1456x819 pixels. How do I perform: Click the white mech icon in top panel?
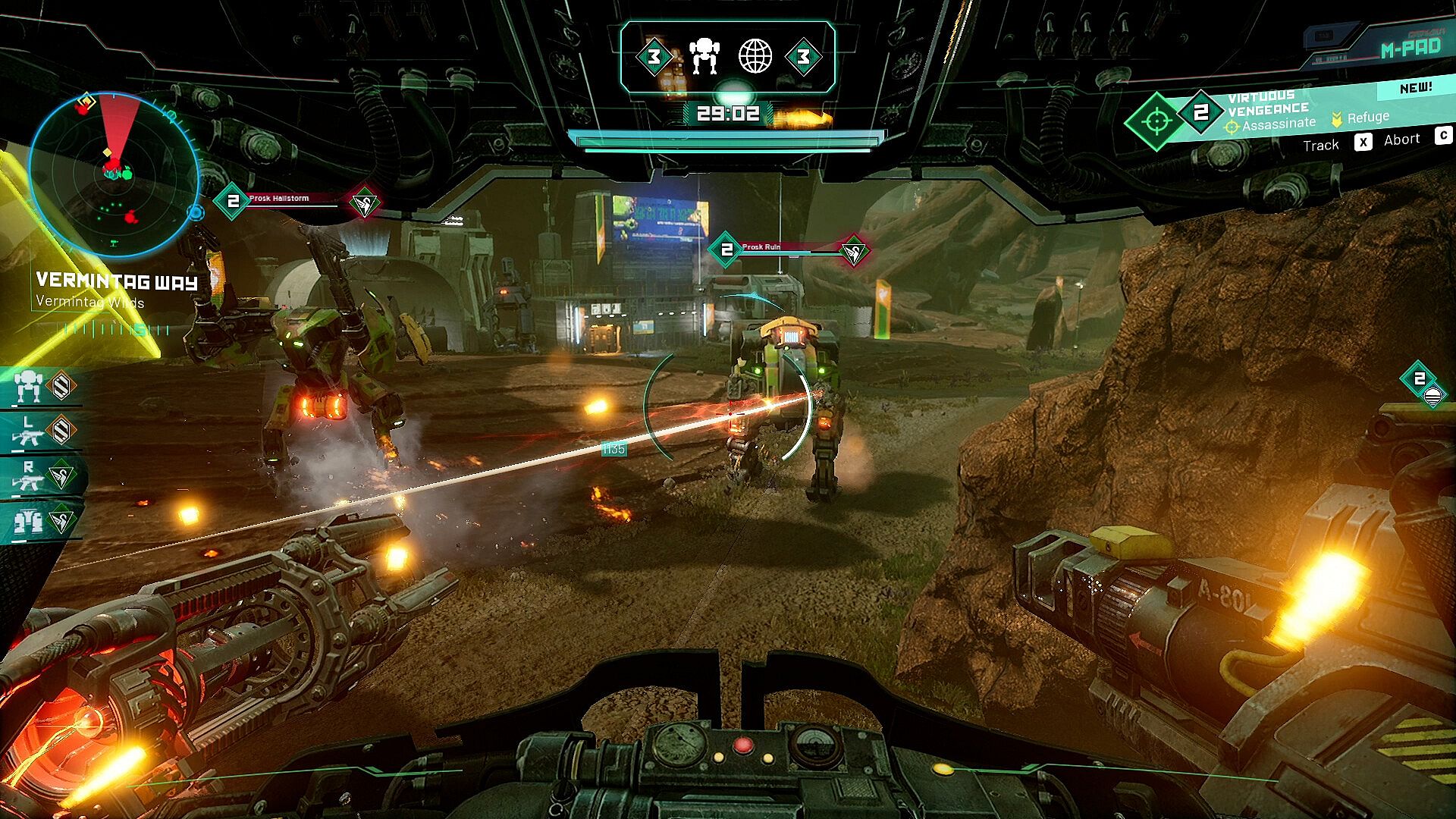tap(704, 56)
